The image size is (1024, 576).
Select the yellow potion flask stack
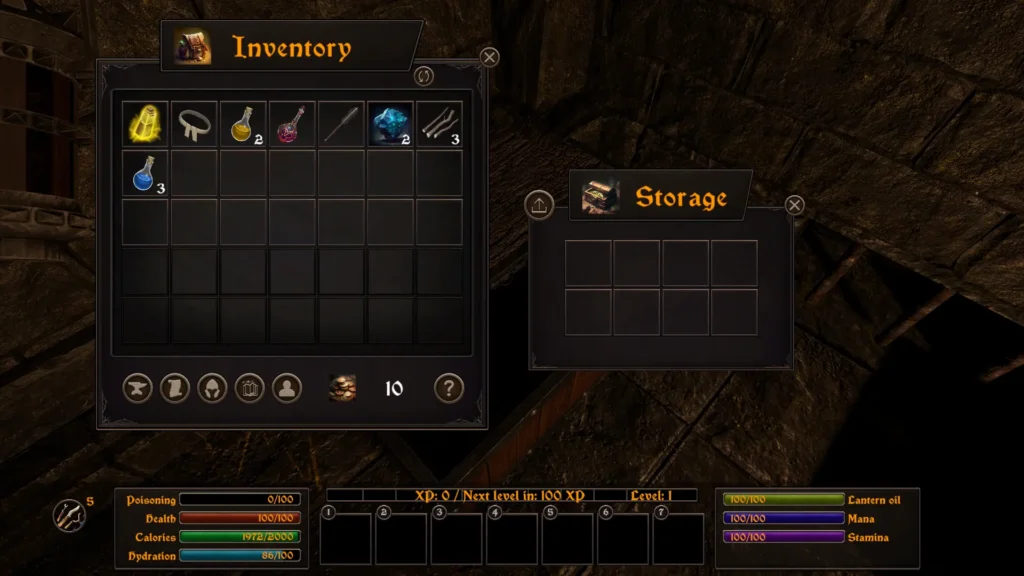[x=243, y=124]
